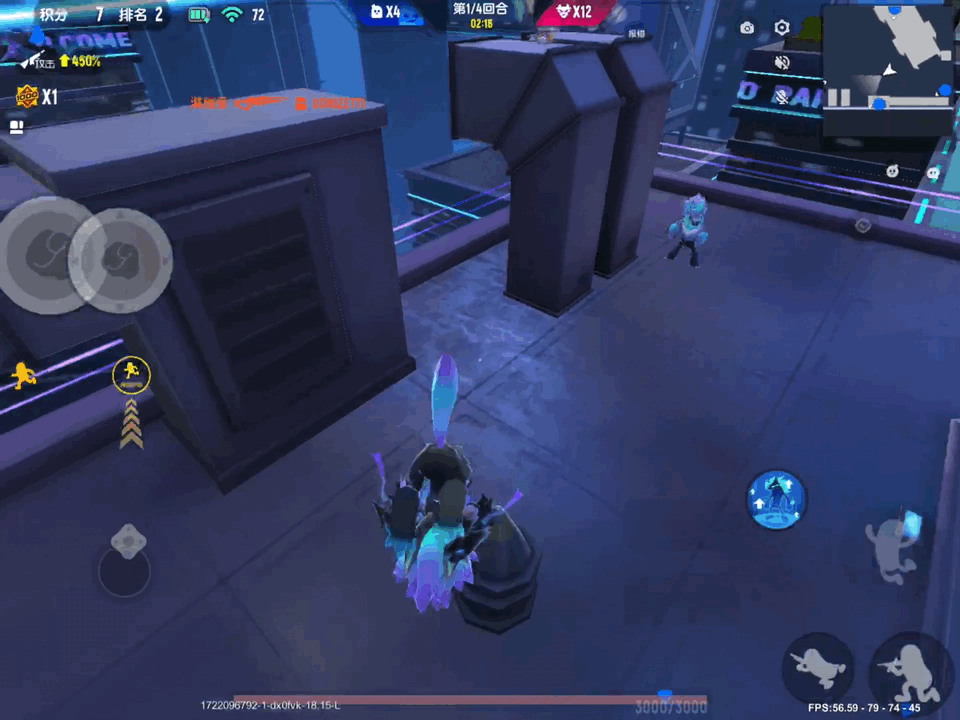960x720 pixels.
Task: Tap the 1000 coin badge icon
Action: pos(25,97)
